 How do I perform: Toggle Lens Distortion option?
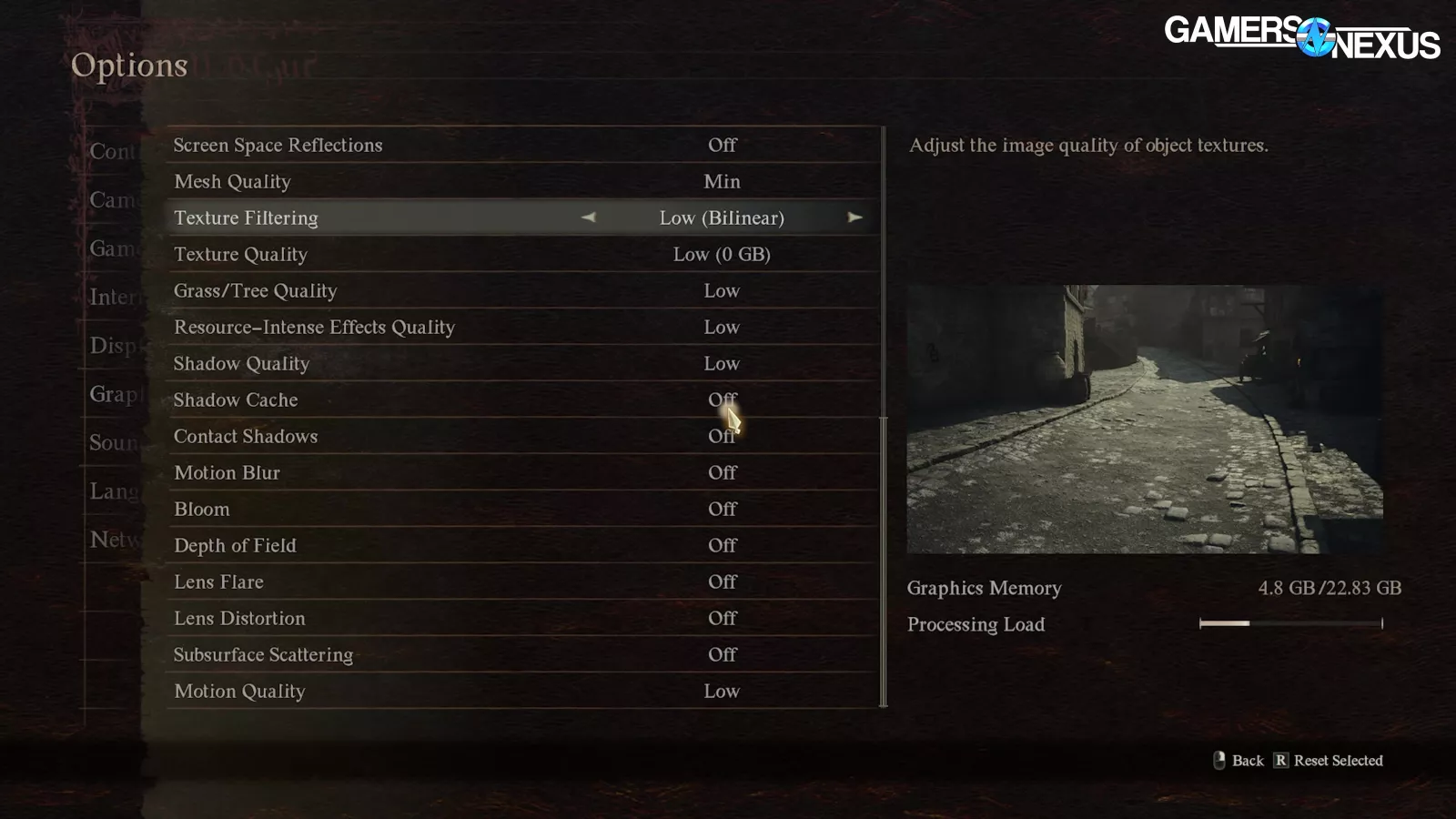[x=523, y=618]
